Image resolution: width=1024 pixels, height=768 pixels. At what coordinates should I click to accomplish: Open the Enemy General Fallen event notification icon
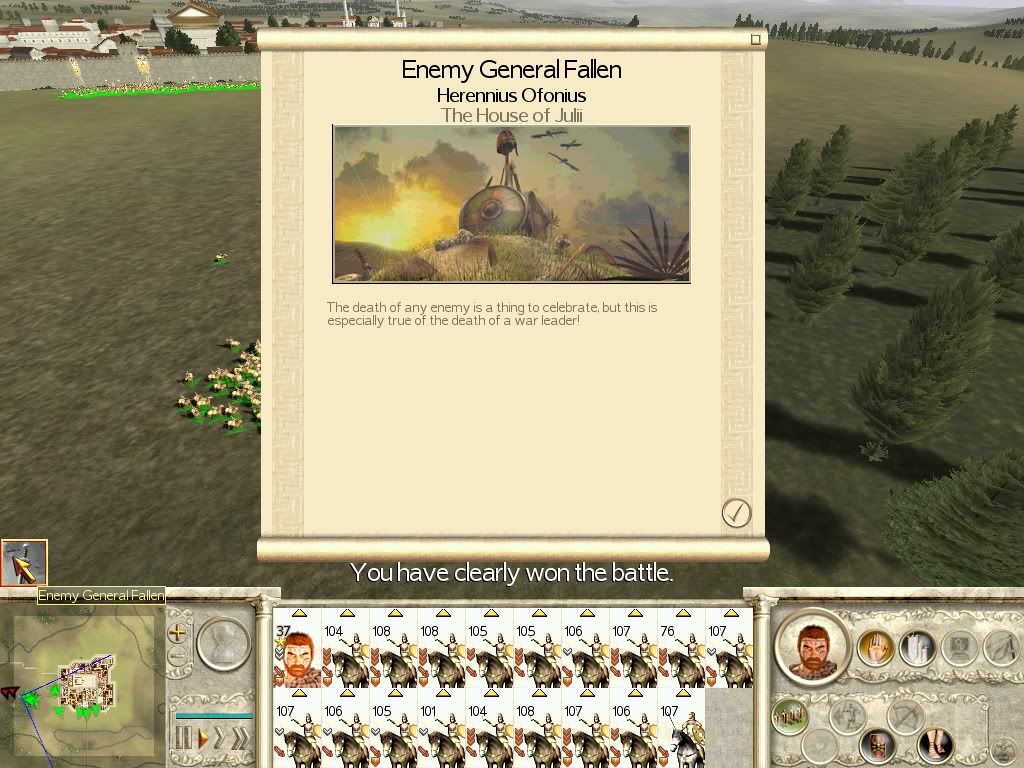tap(24, 563)
